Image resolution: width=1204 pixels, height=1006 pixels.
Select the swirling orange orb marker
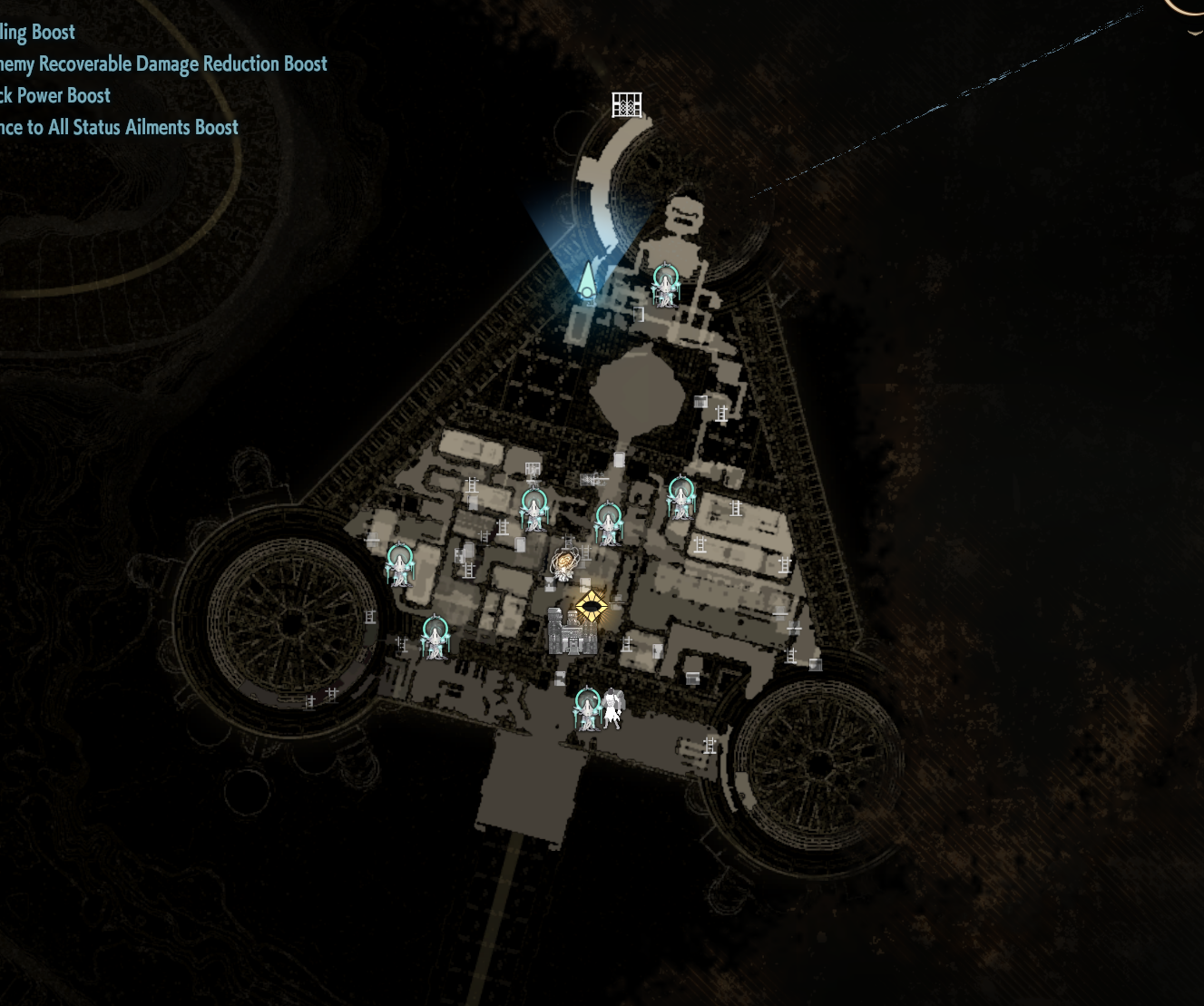(x=563, y=564)
